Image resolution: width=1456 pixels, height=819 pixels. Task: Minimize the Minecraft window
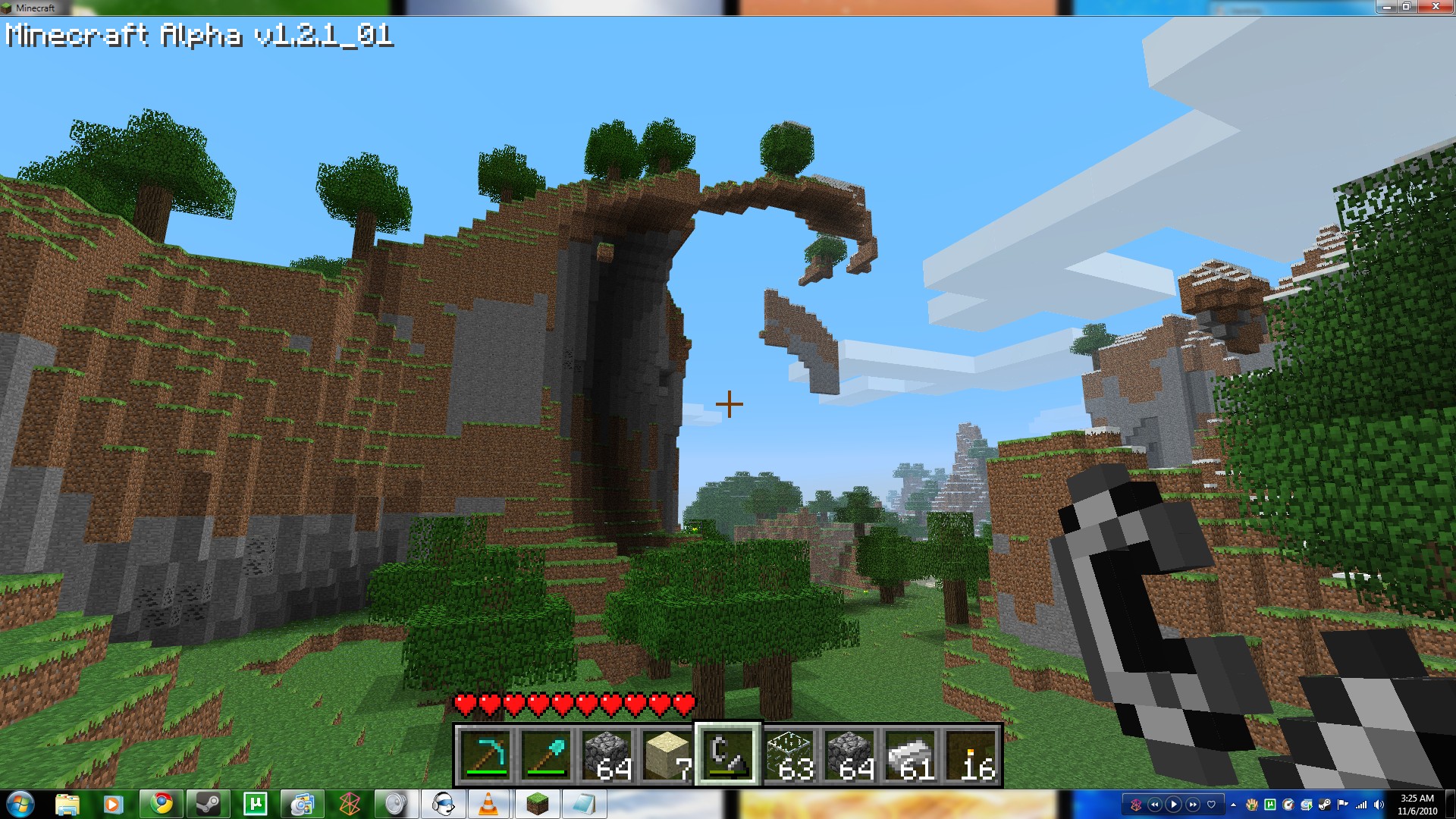(1387, 7)
